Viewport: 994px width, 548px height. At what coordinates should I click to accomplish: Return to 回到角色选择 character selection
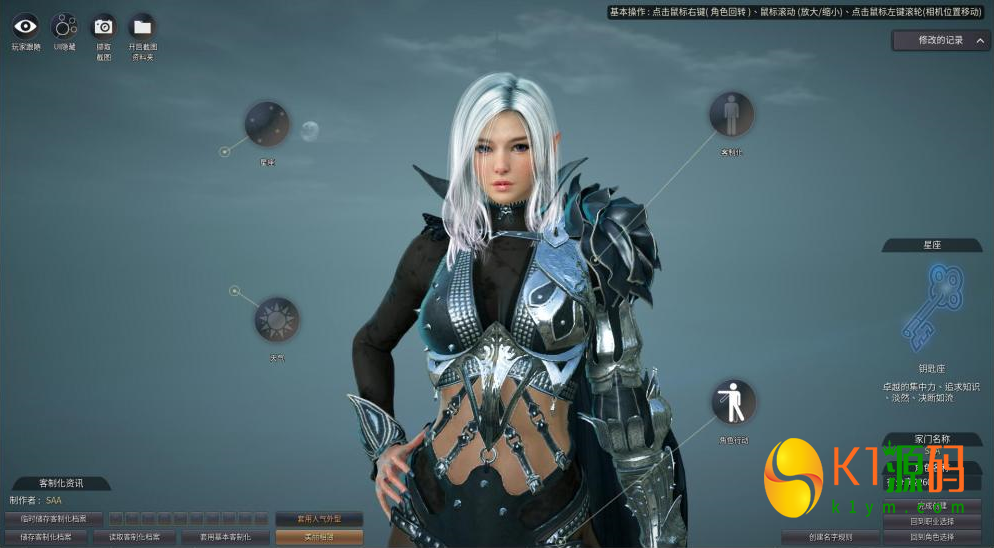pos(931,537)
